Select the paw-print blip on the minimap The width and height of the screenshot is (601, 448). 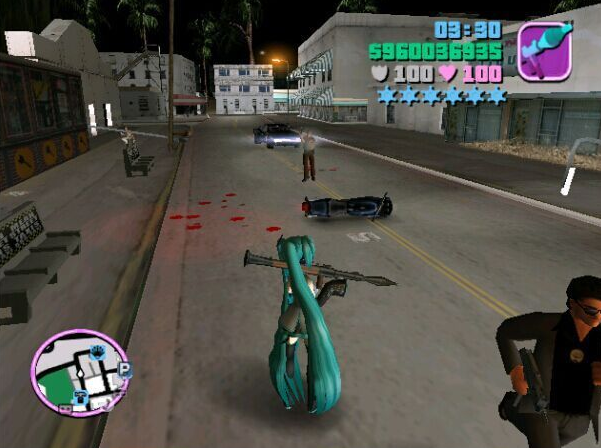98,351
